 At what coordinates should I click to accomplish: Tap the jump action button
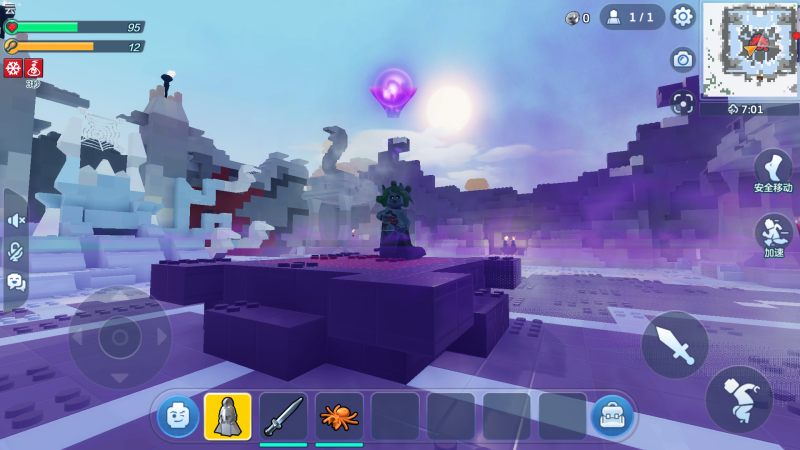pyautogui.click(x=738, y=399)
